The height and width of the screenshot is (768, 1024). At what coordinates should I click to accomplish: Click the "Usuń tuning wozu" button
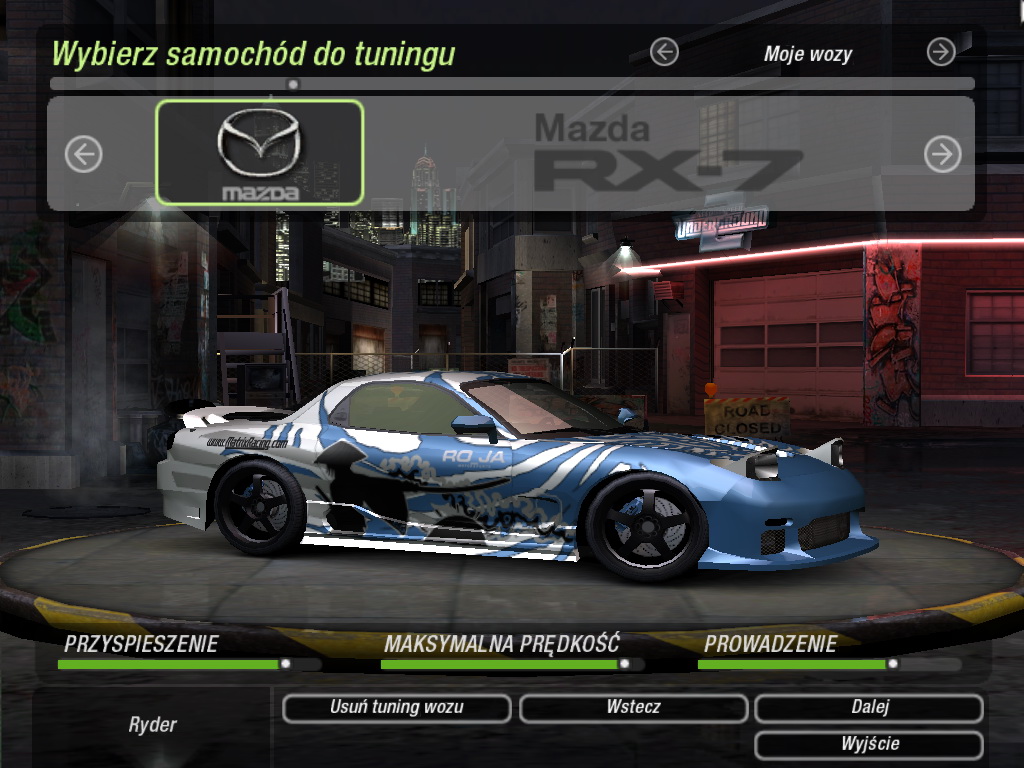[x=396, y=708]
